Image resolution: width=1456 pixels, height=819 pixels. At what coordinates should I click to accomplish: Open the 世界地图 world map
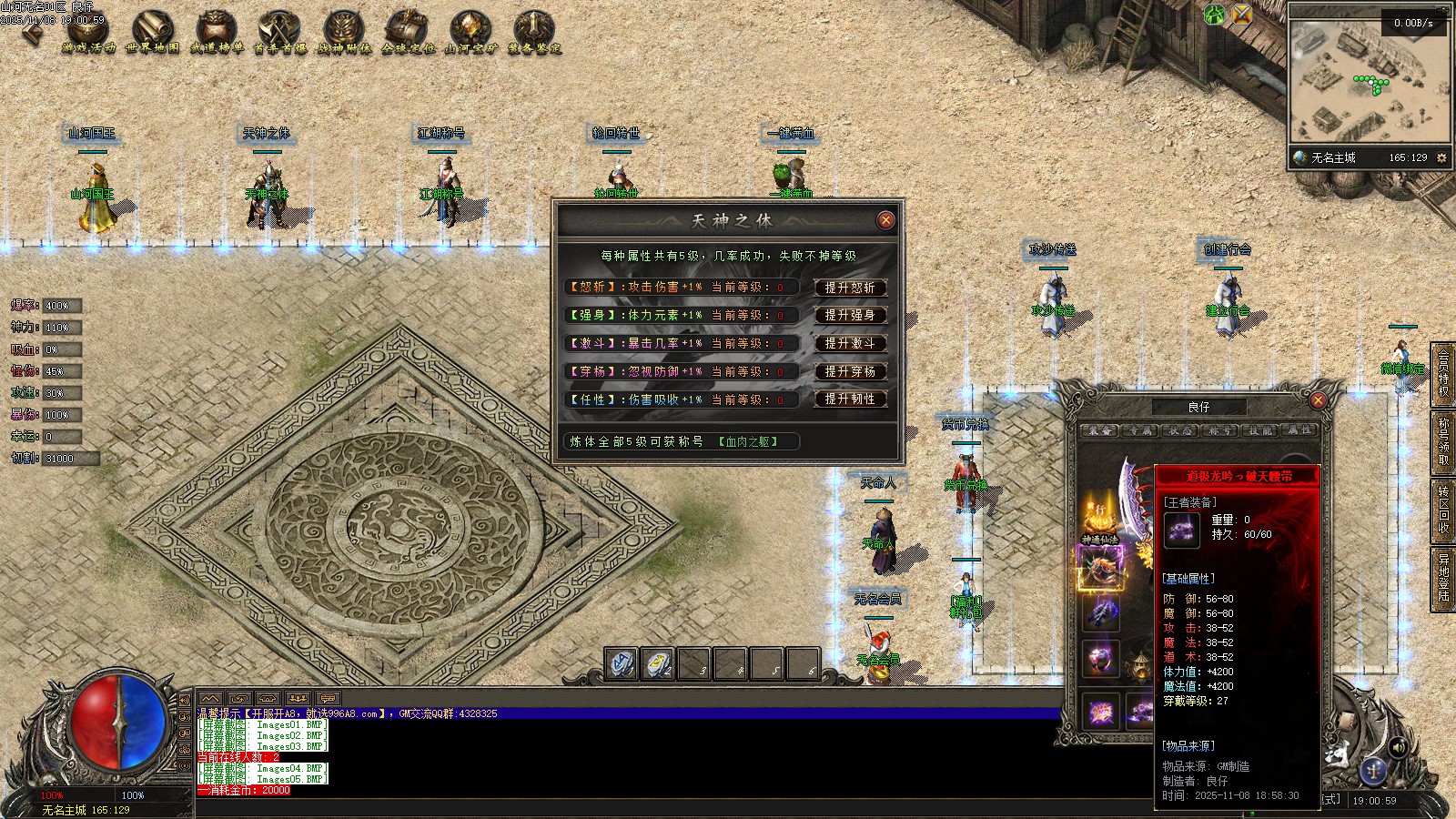(152, 32)
